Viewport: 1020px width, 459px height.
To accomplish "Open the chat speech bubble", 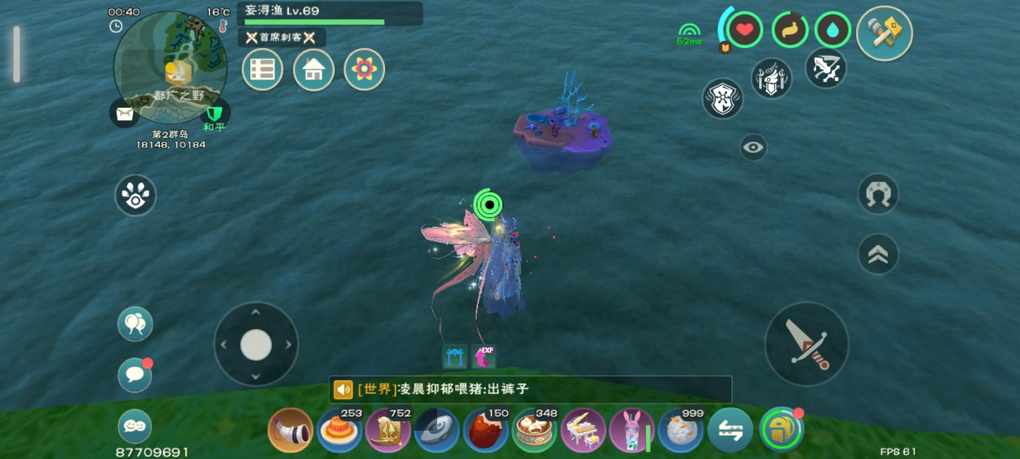I will (x=135, y=375).
